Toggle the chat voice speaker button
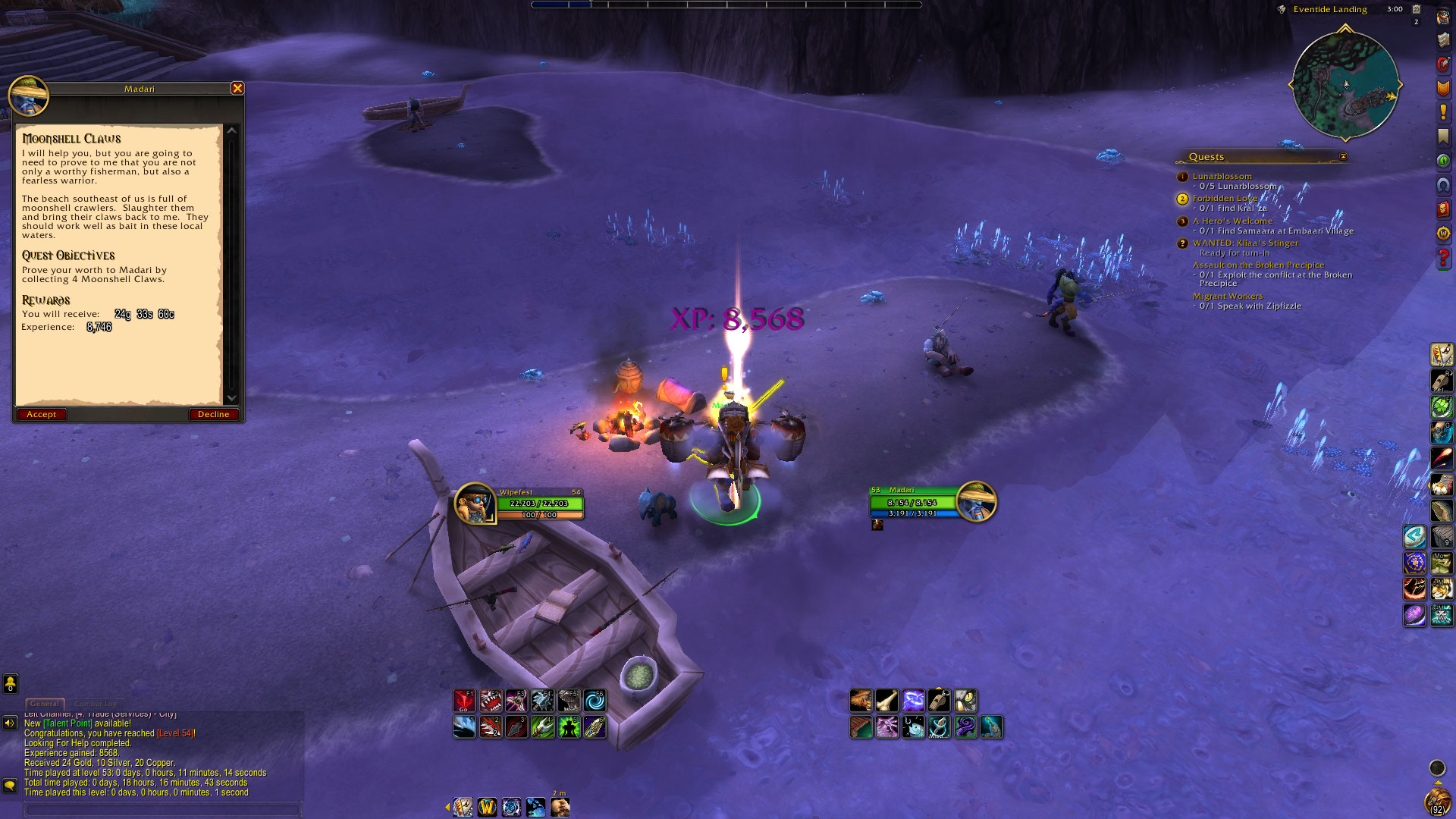The image size is (1456, 819). tap(10, 723)
